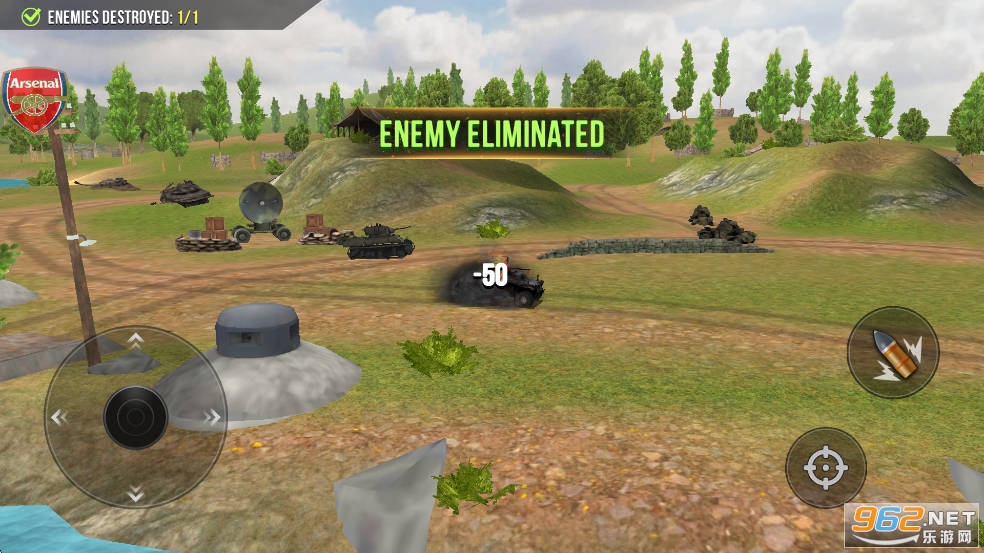Fire the cannon with the bullet button
The height and width of the screenshot is (553, 984).
tap(892, 352)
